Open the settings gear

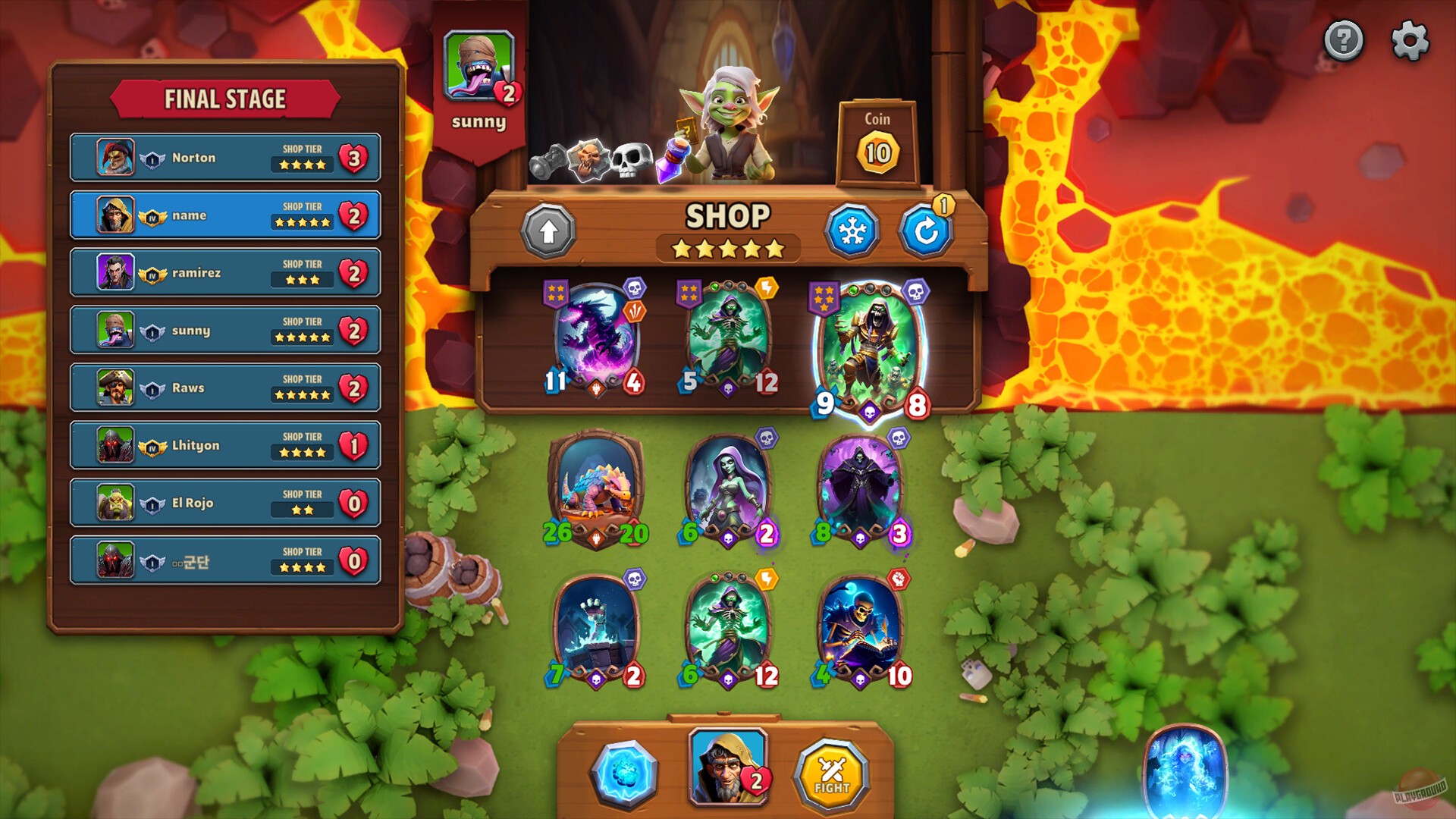click(1408, 42)
